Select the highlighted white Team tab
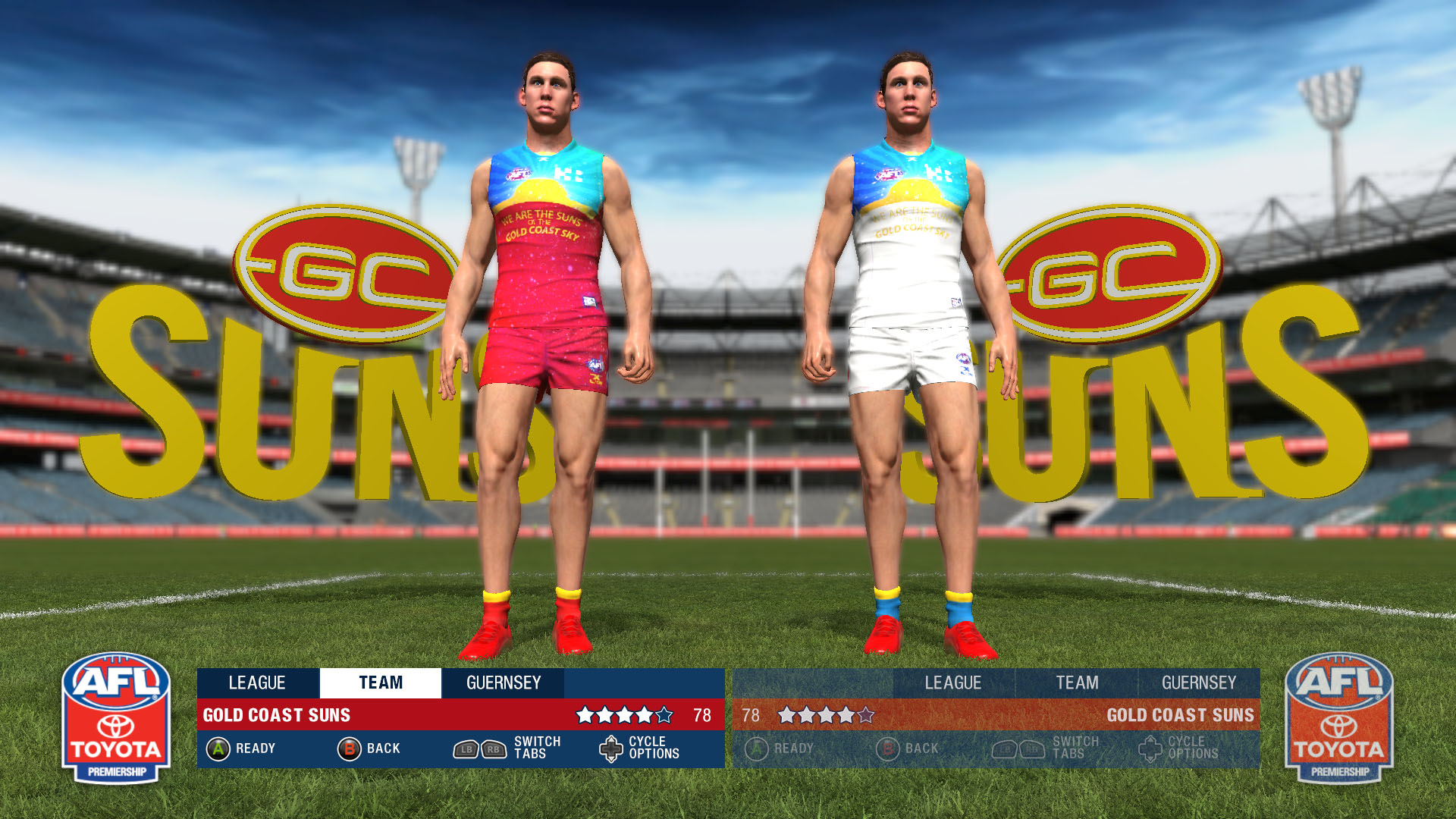The image size is (1456, 819). pyautogui.click(x=381, y=683)
